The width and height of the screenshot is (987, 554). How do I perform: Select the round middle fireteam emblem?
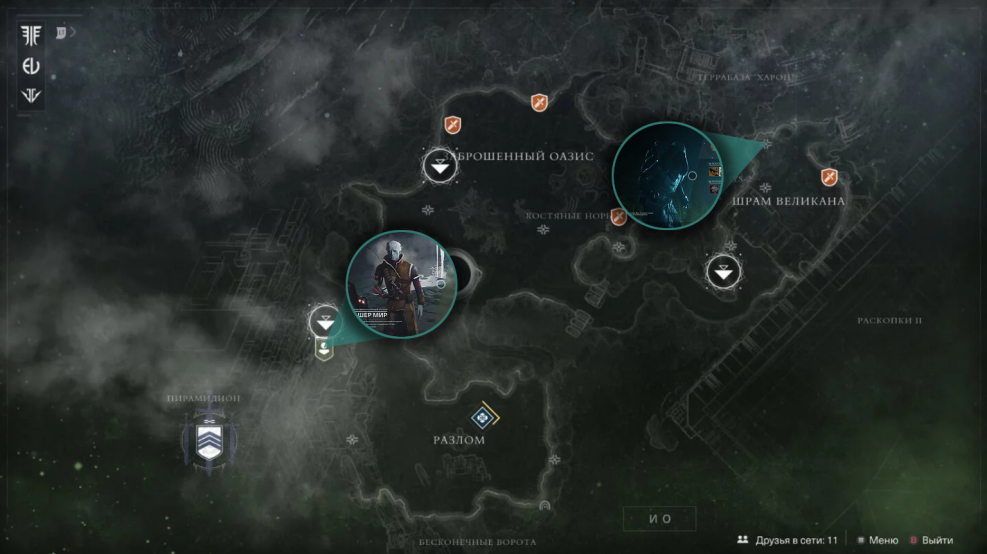tap(30, 66)
